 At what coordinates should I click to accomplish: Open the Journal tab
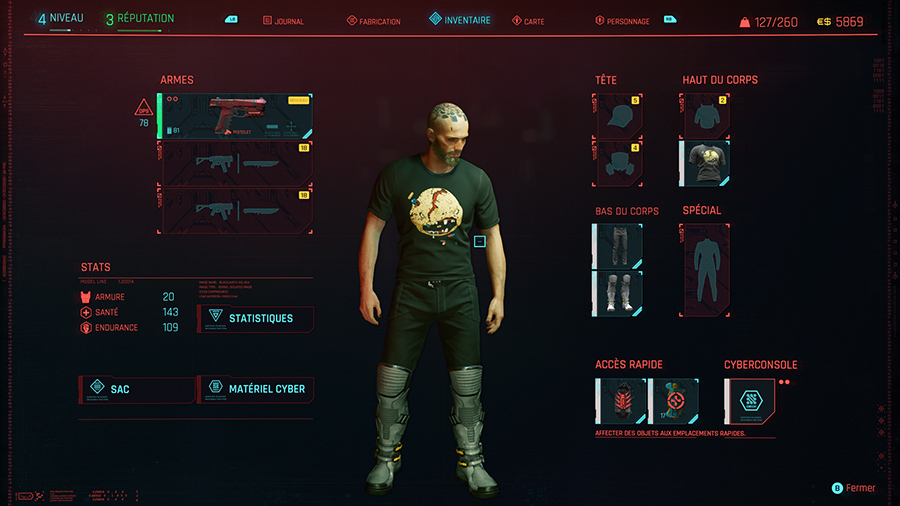point(287,21)
